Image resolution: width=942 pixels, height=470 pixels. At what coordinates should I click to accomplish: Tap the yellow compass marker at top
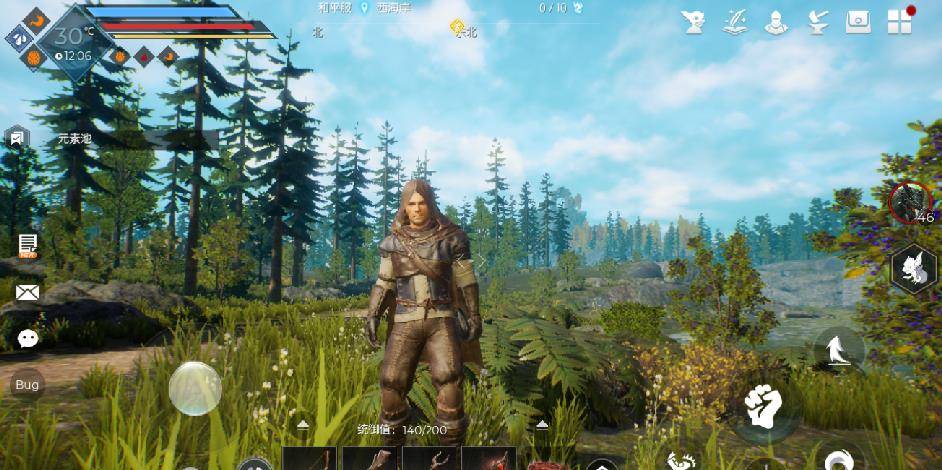pyautogui.click(x=458, y=27)
